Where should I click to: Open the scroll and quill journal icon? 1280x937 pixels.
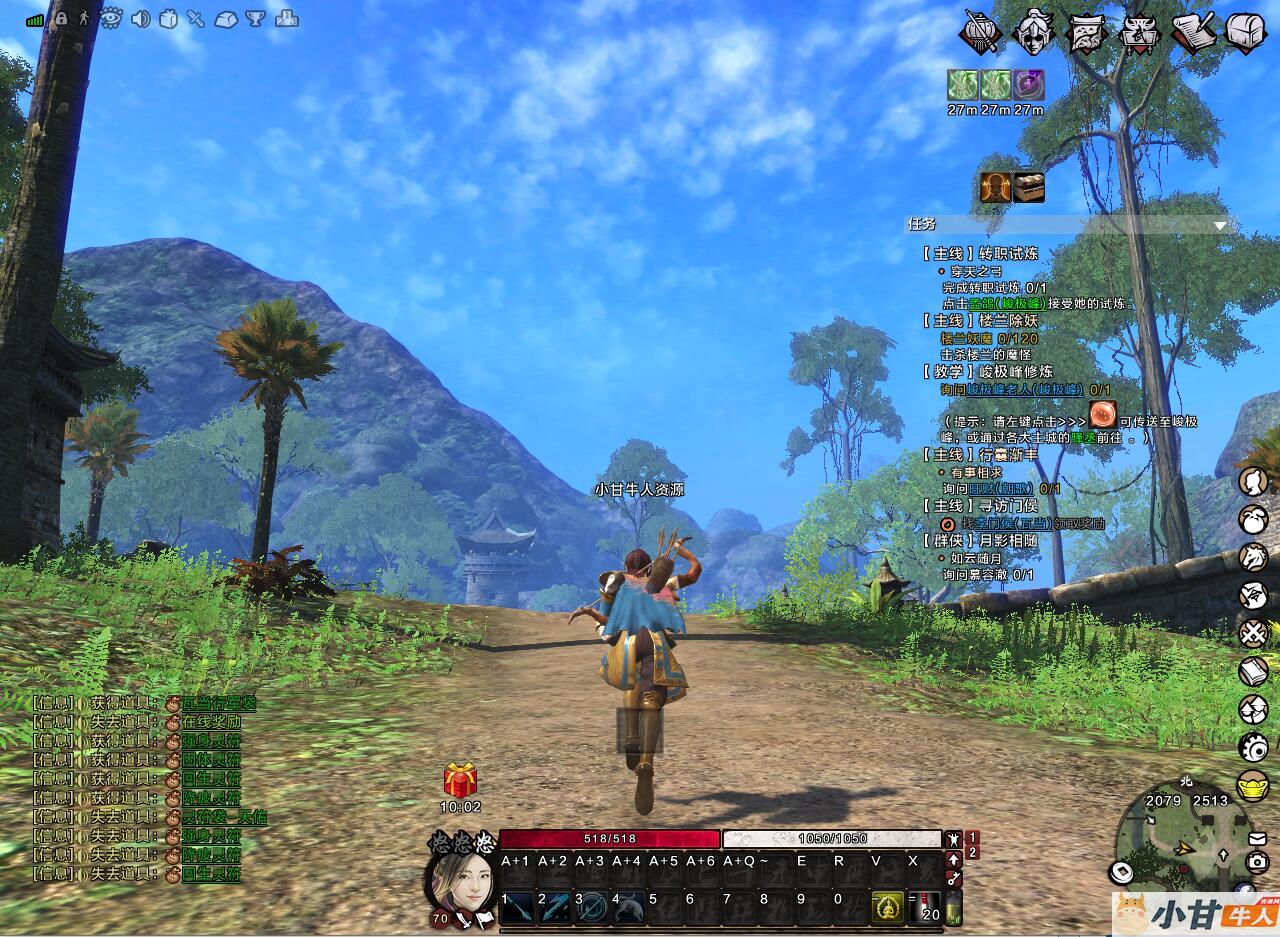(1193, 33)
